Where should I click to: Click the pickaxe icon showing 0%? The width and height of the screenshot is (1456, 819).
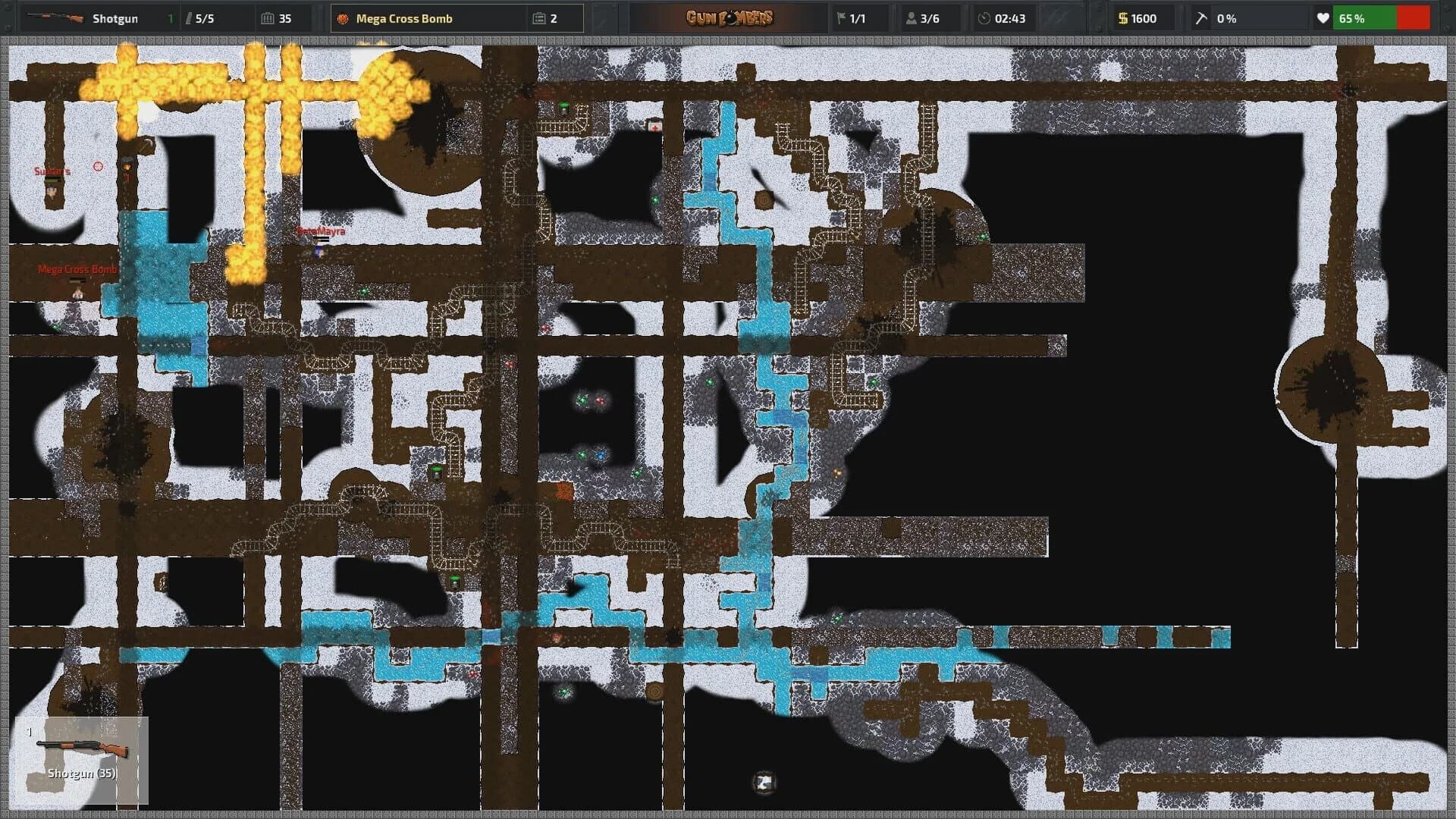coord(1200,18)
